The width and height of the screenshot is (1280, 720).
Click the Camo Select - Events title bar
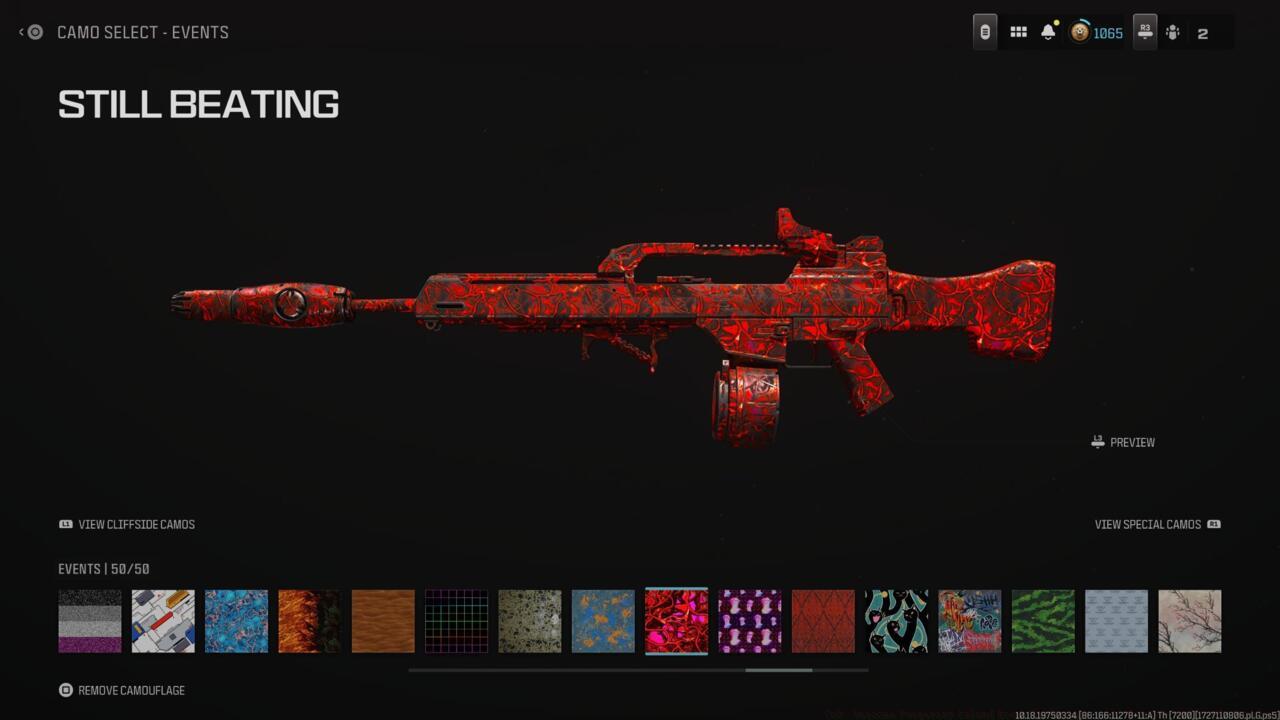pyautogui.click(x=140, y=32)
